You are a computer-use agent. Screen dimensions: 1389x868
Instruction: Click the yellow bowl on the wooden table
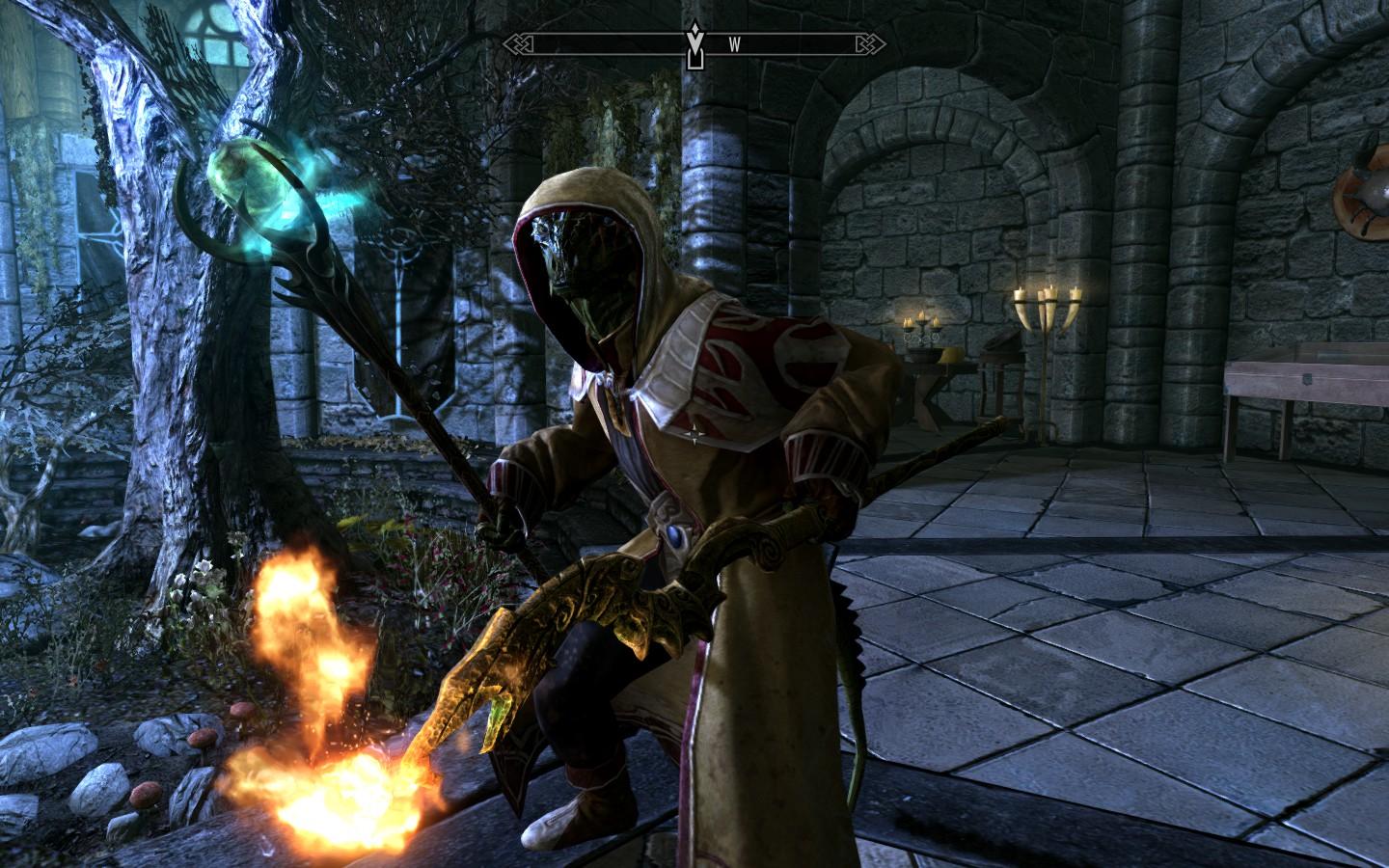[x=950, y=356]
